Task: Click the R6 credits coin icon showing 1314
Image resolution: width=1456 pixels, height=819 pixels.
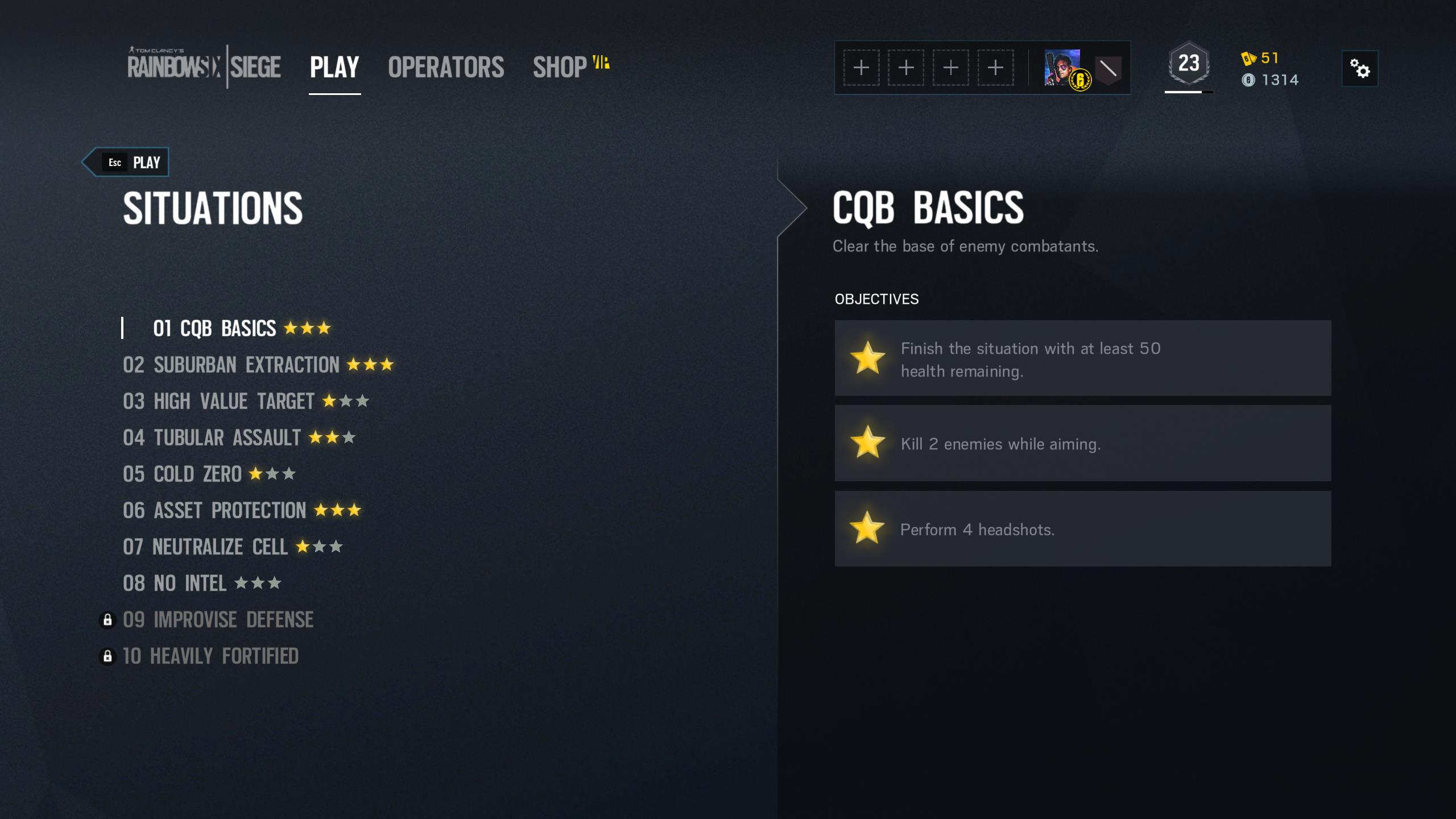Action: point(1249,80)
